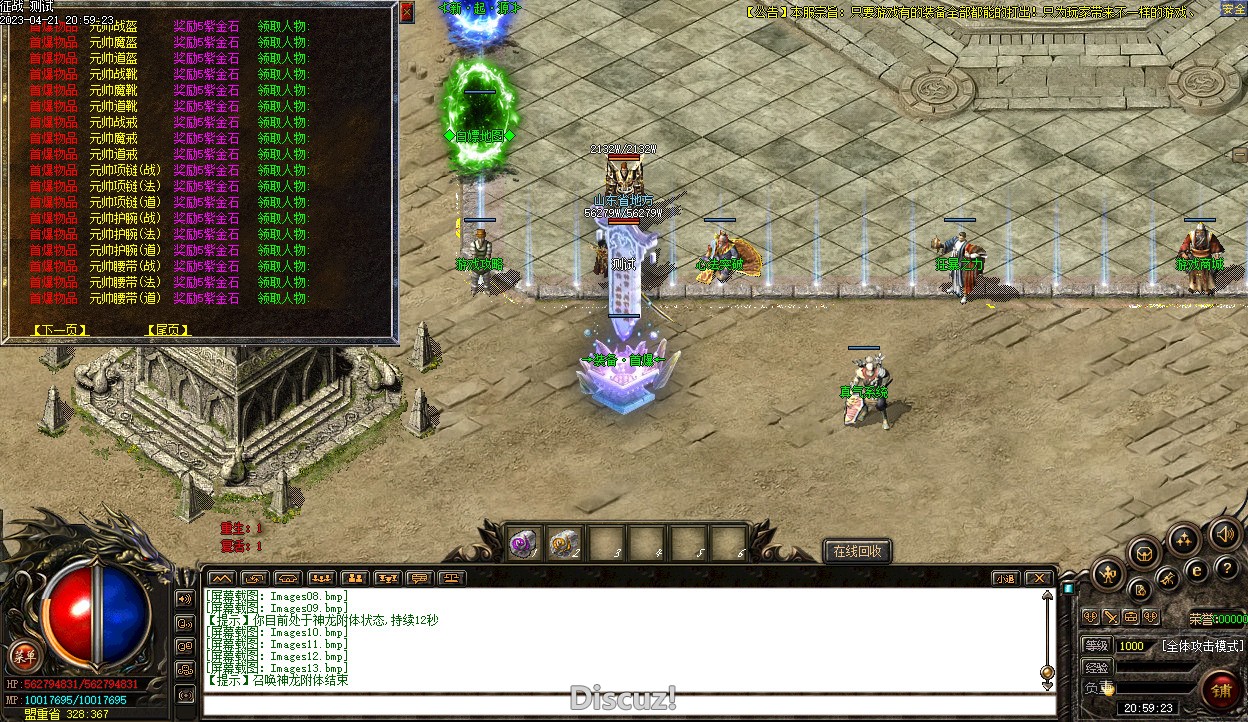The height and width of the screenshot is (722, 1248).
Task: Close the first-drop rewards dialog
Action: pyautogui.click(x=406, y=12)
